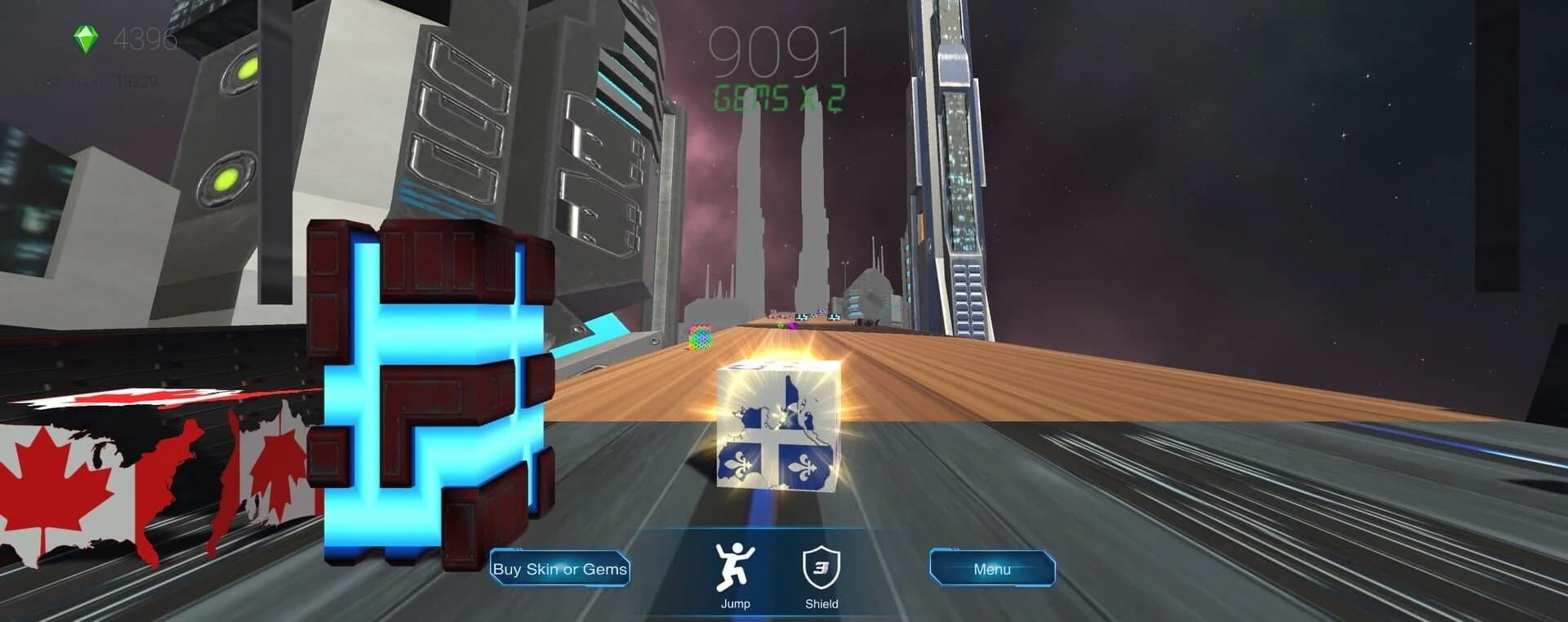Open the Buy Skin or Gems store
Viewport: 1568px width, 622px height.
click(559, 570)
